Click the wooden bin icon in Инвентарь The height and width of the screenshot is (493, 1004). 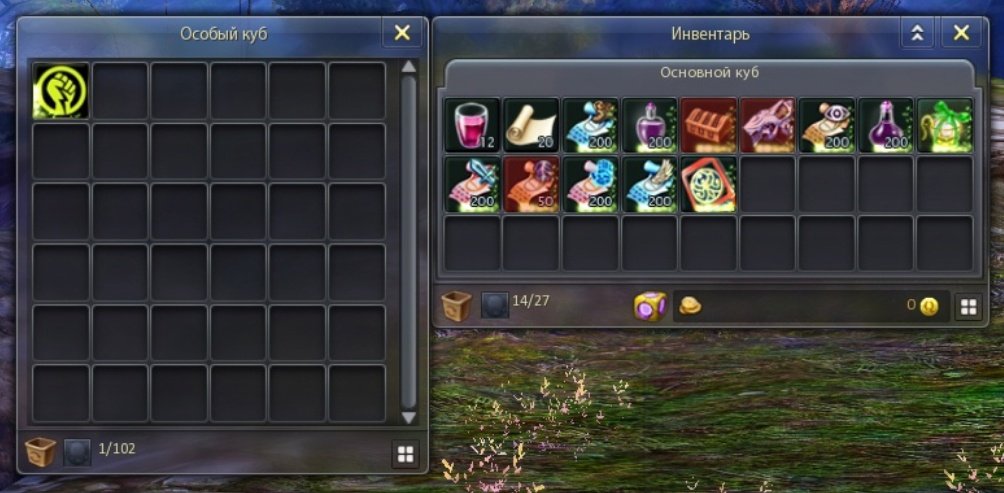tap(457, 306)
